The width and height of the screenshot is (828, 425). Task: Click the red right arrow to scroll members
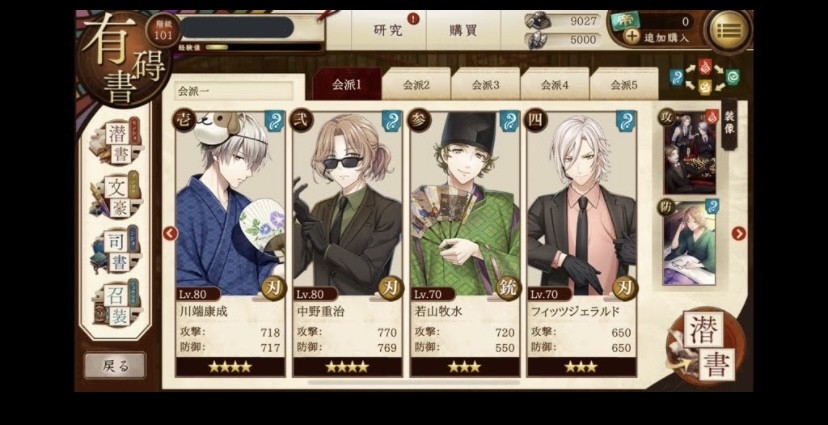tap(739, 234)
